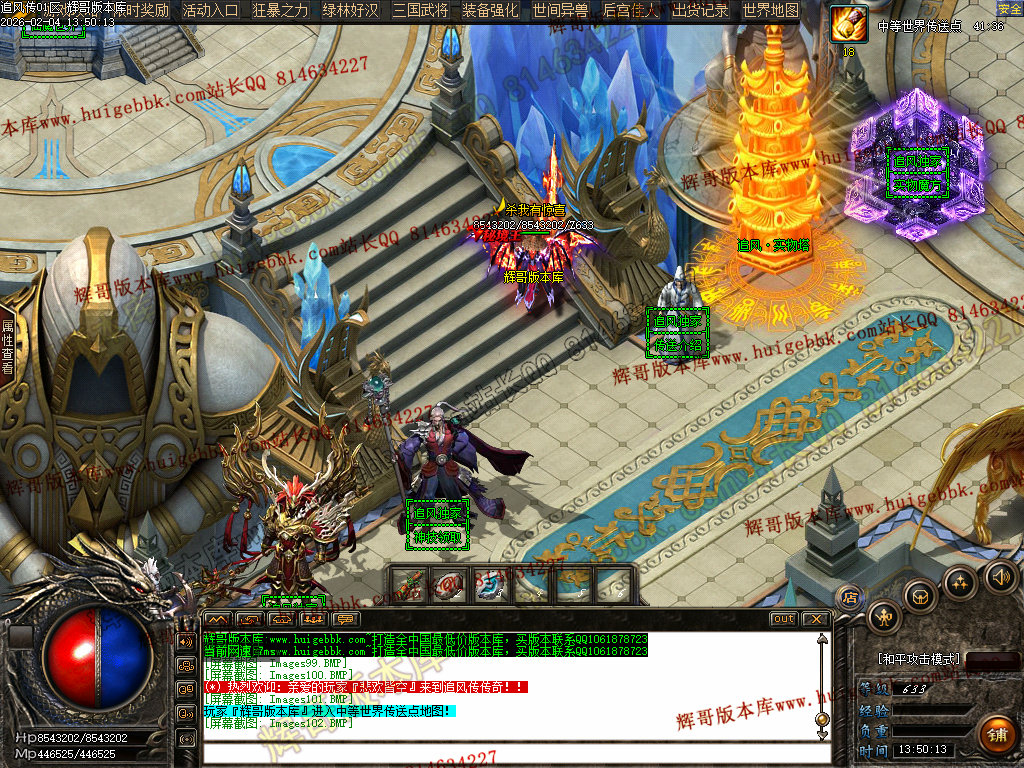This screenshot has width=1024, height=768.
Task: Open the 世界地图 world map
Action: click(770, 11)
